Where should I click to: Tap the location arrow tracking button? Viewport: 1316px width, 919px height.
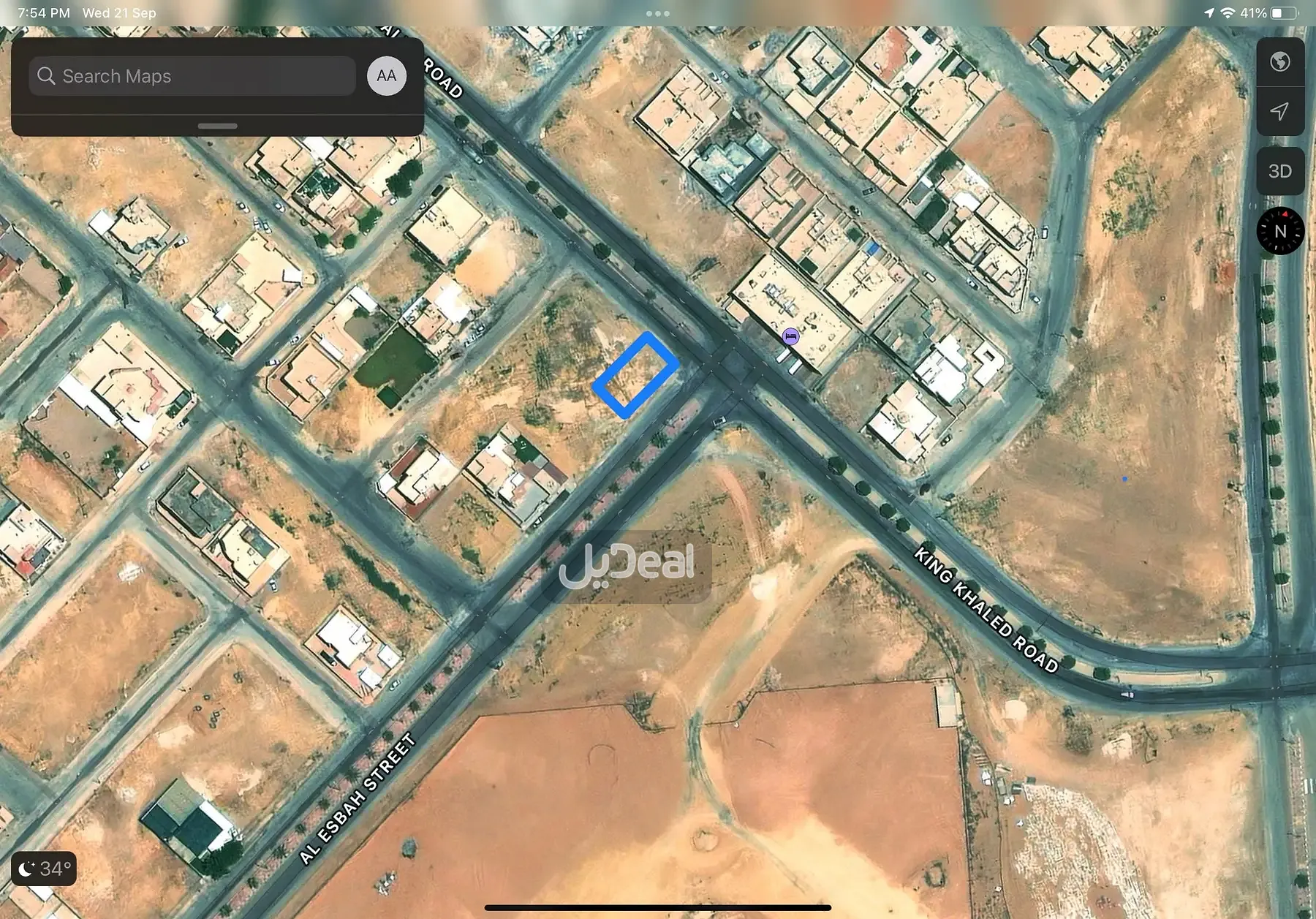1279,111
